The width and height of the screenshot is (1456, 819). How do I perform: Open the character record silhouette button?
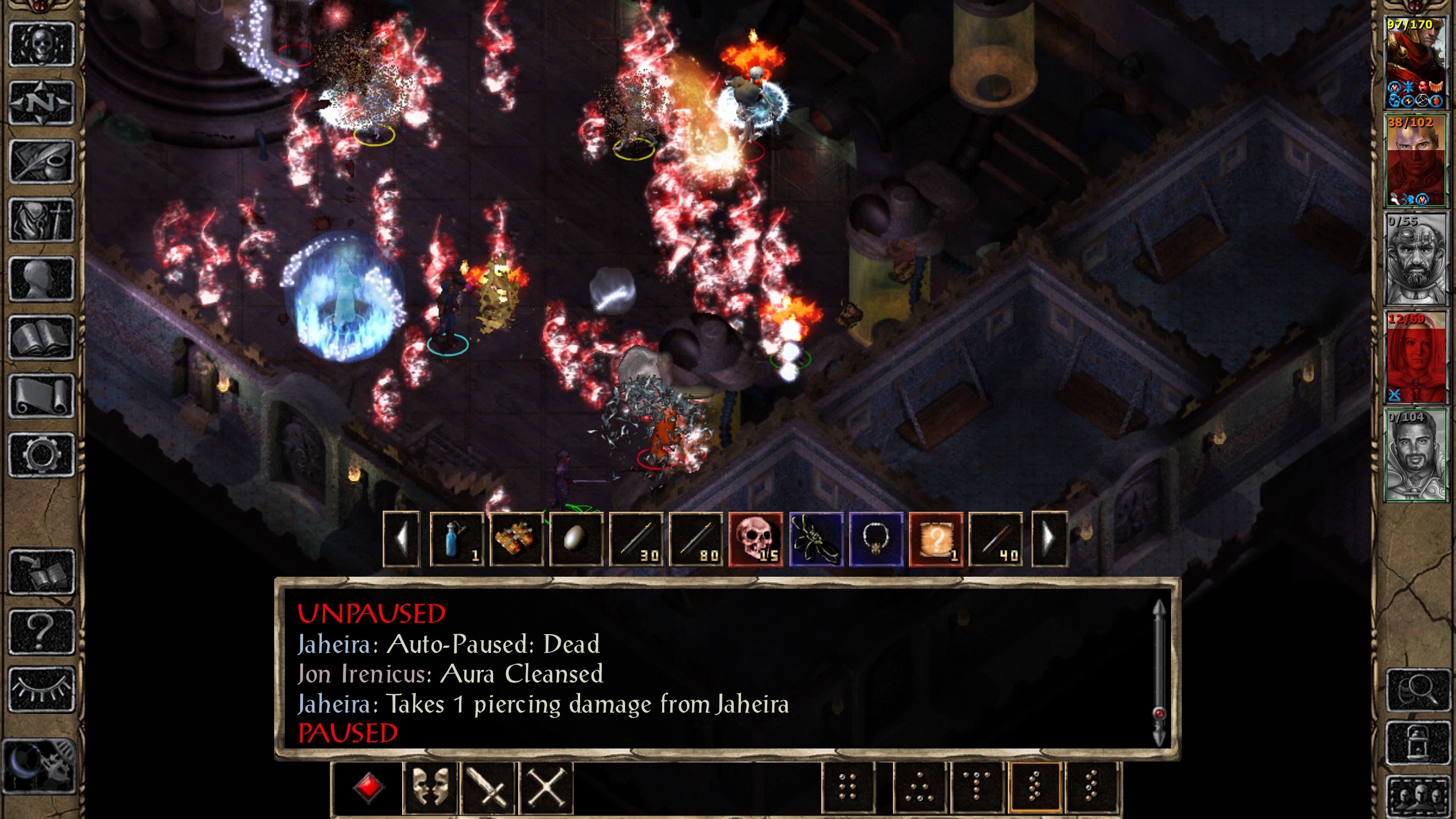tap(42, 279)
